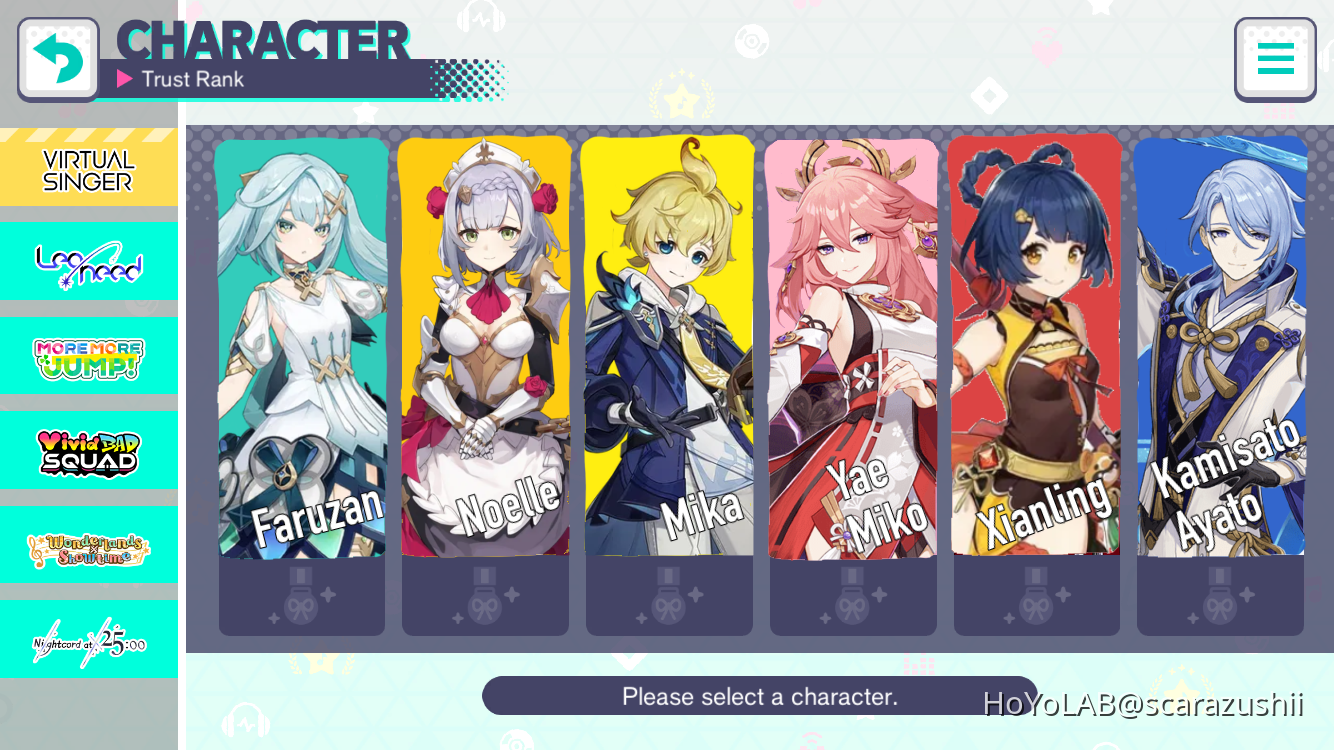Select Faruzan's character card
The width and height of the screenshot is (1334, 750).
pos(302,350)
